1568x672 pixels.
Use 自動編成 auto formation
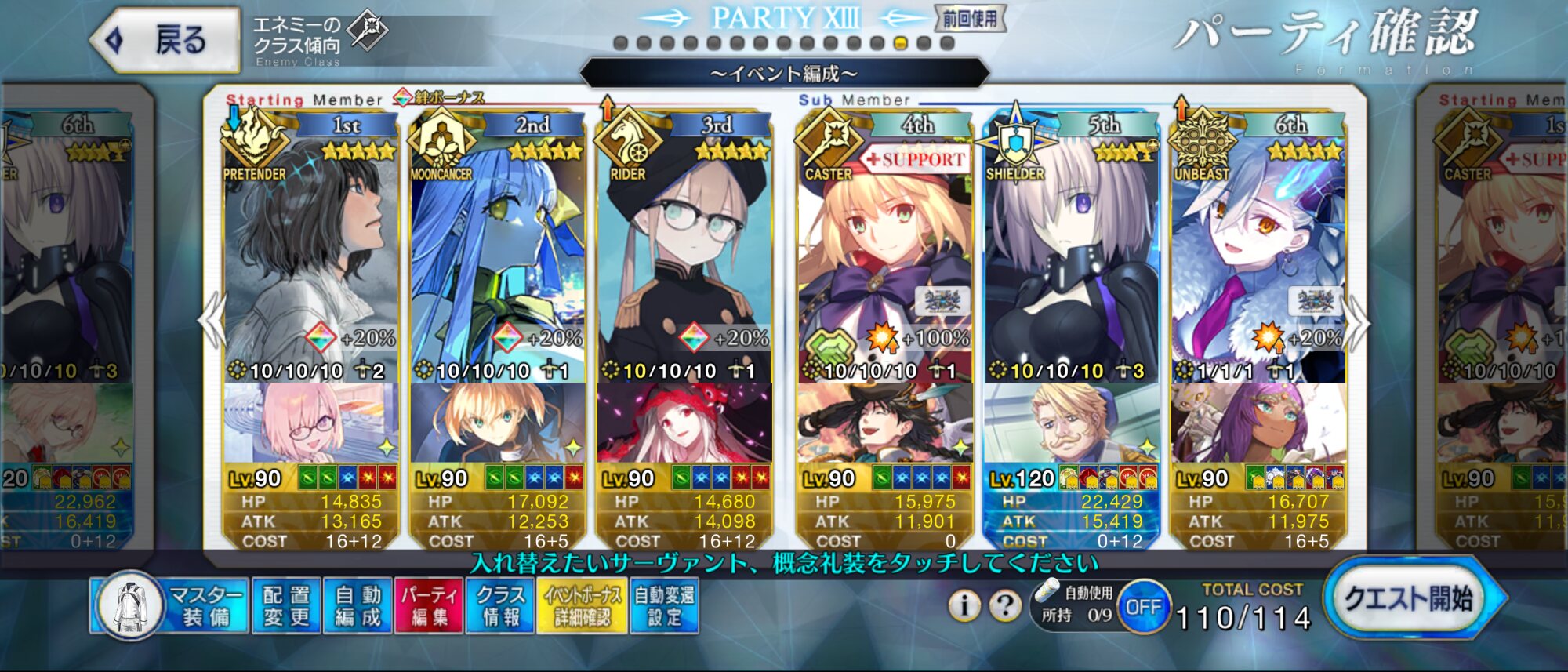(x=358, y=605)
